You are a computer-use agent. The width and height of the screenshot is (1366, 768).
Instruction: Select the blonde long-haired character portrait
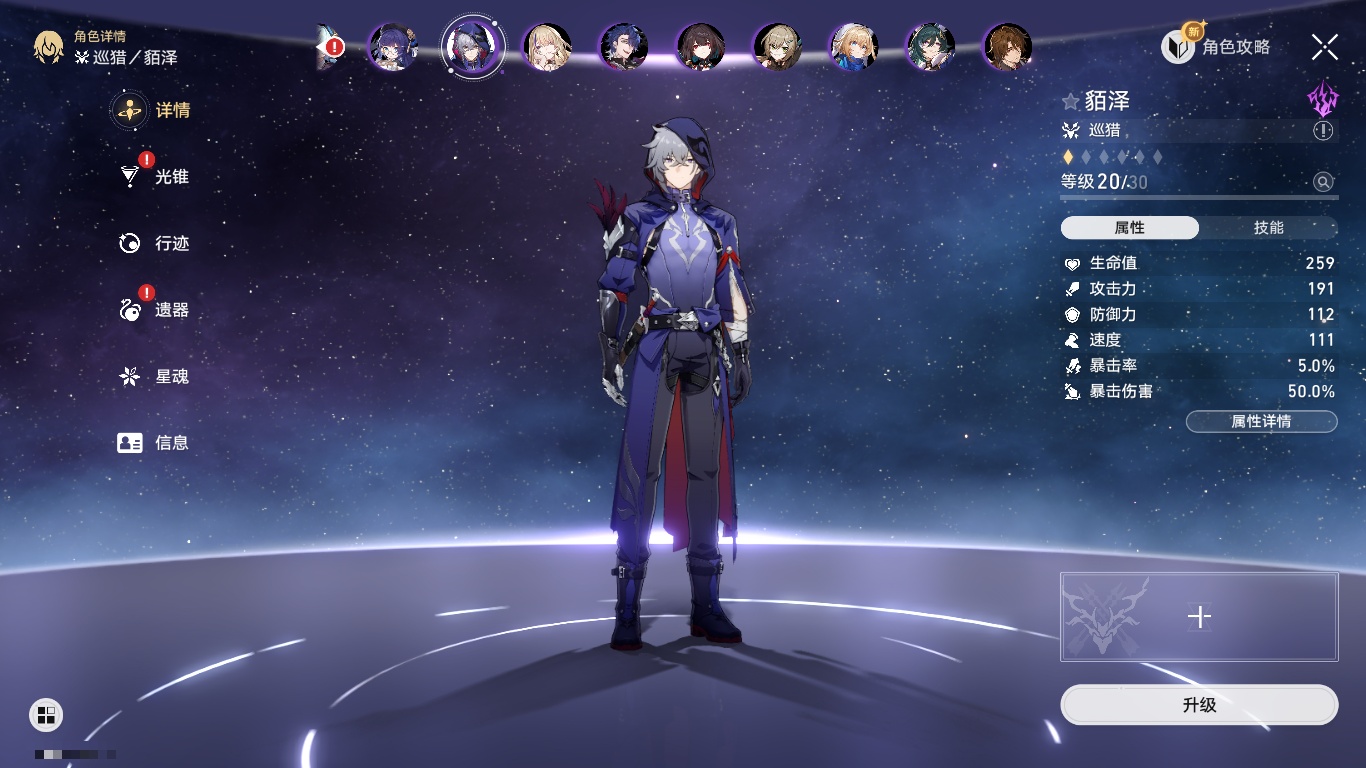[548, 47]
